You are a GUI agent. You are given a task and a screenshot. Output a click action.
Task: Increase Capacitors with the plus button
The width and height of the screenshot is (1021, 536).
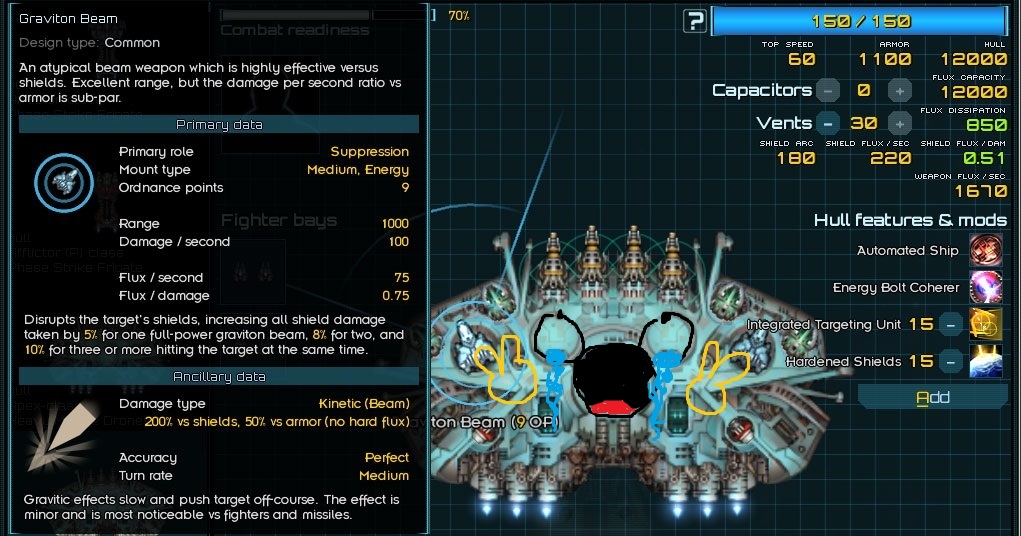coord(900,91)
